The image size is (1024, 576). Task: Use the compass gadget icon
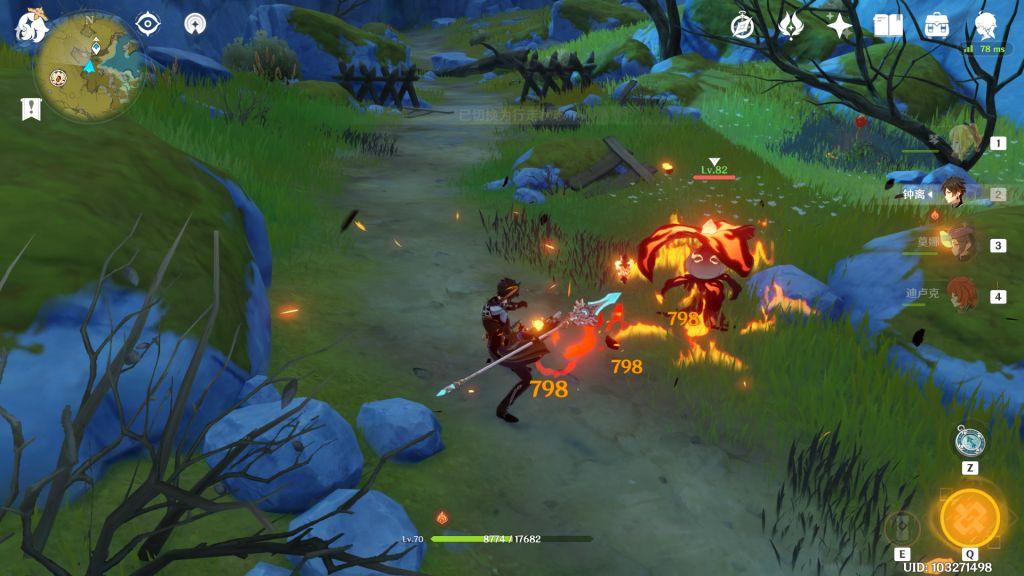coord(969,441)
